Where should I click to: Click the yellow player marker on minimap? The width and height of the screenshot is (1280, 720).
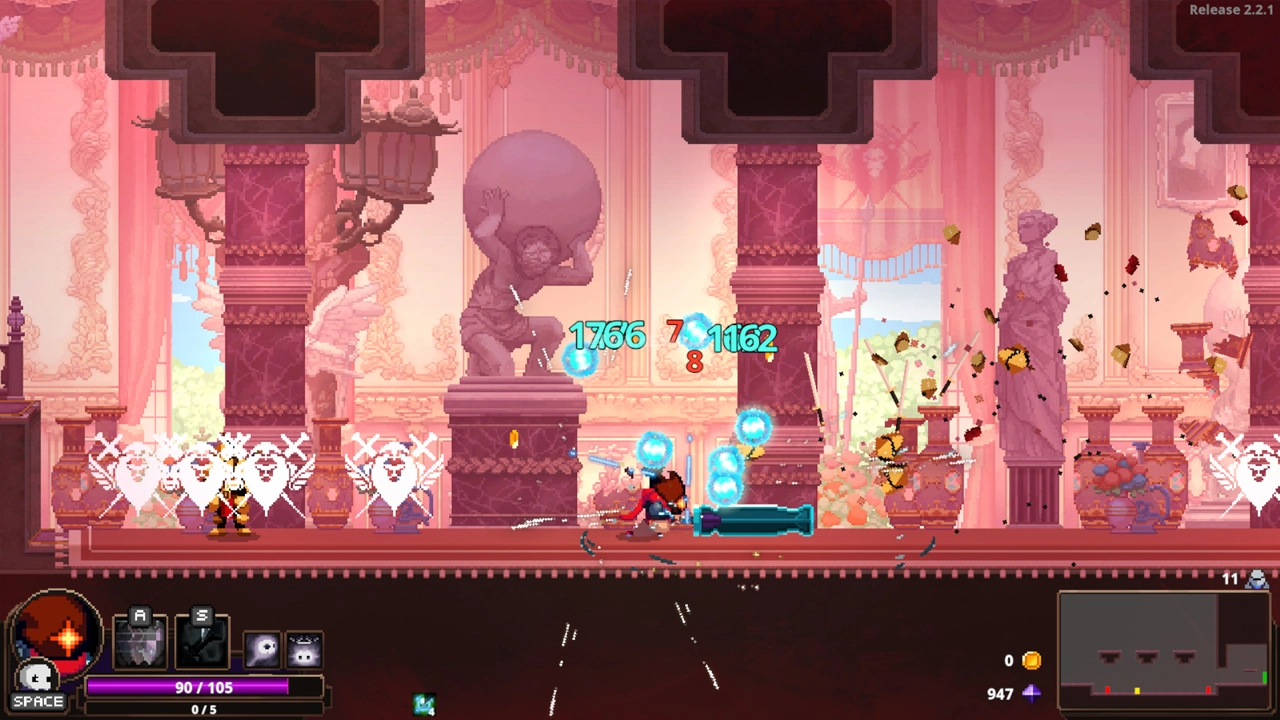pyautogui.click(x=1137, y=690)
